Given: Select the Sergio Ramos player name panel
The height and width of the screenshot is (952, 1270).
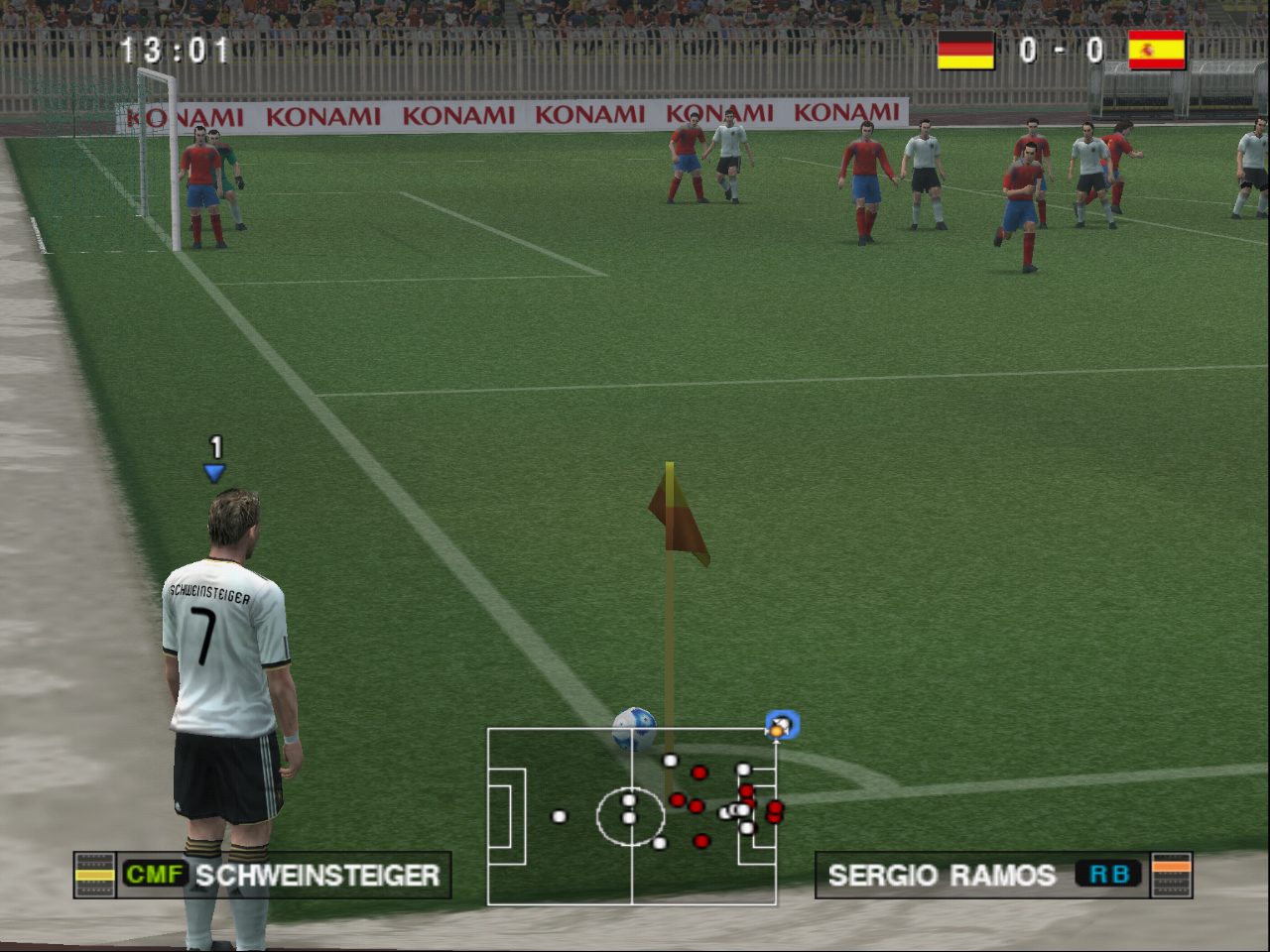Looking at the screenshot, I should point(1002,875).
